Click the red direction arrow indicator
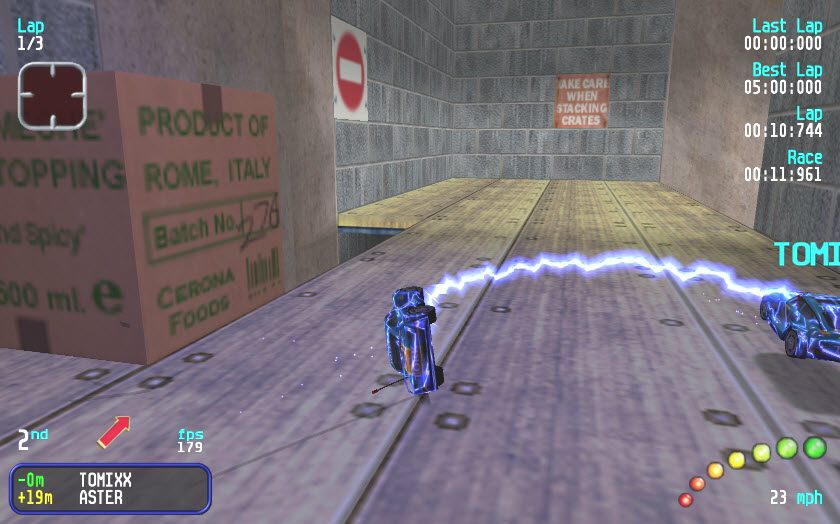 click(x=113, y=431)
